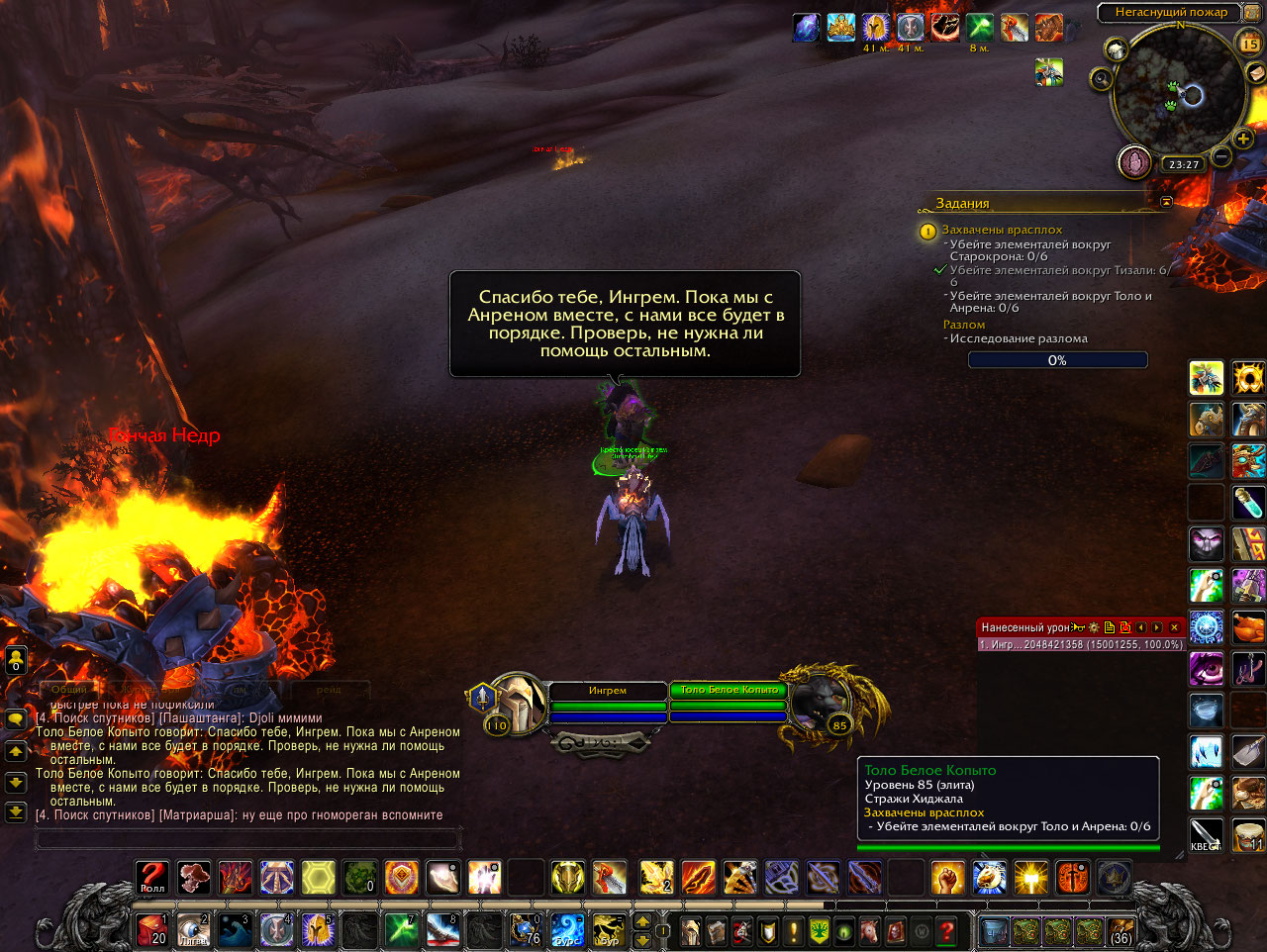
Task: Activate the golden fist ability icon
Action: point(947,877)
